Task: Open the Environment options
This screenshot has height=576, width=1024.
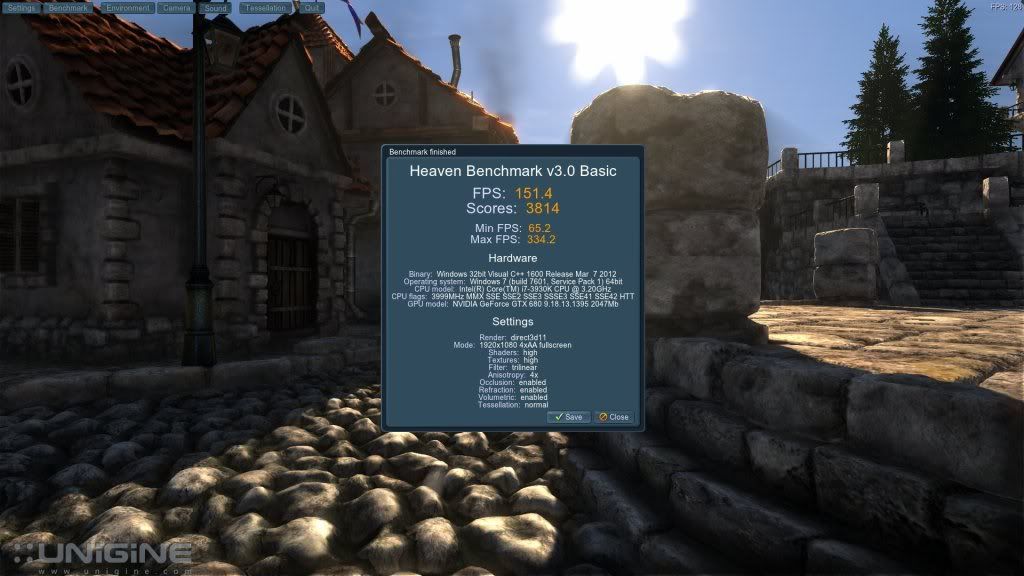Action: click(x=126, y=7)
